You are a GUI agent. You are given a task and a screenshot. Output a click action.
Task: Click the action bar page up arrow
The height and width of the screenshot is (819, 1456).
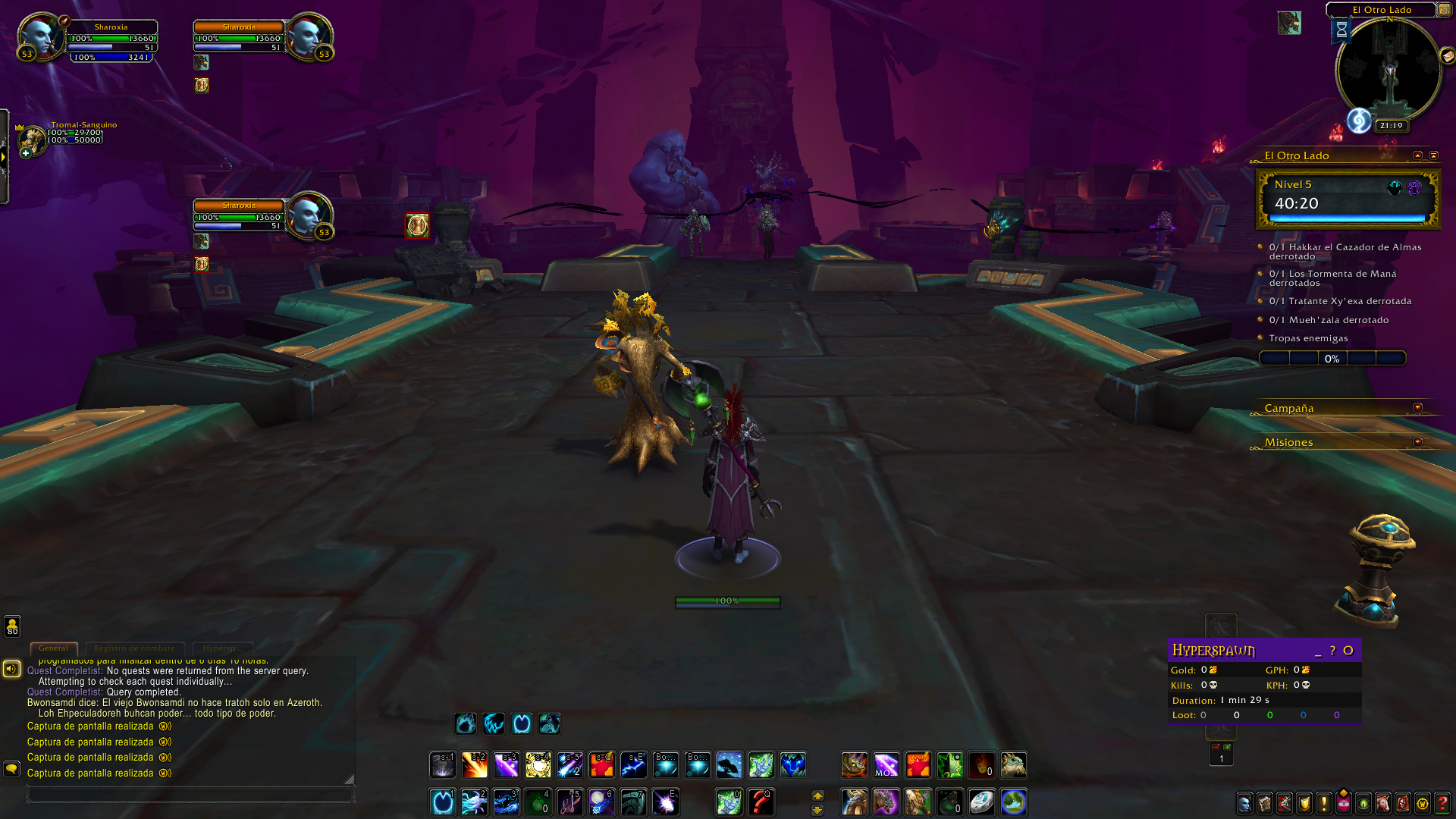[817, 795]
